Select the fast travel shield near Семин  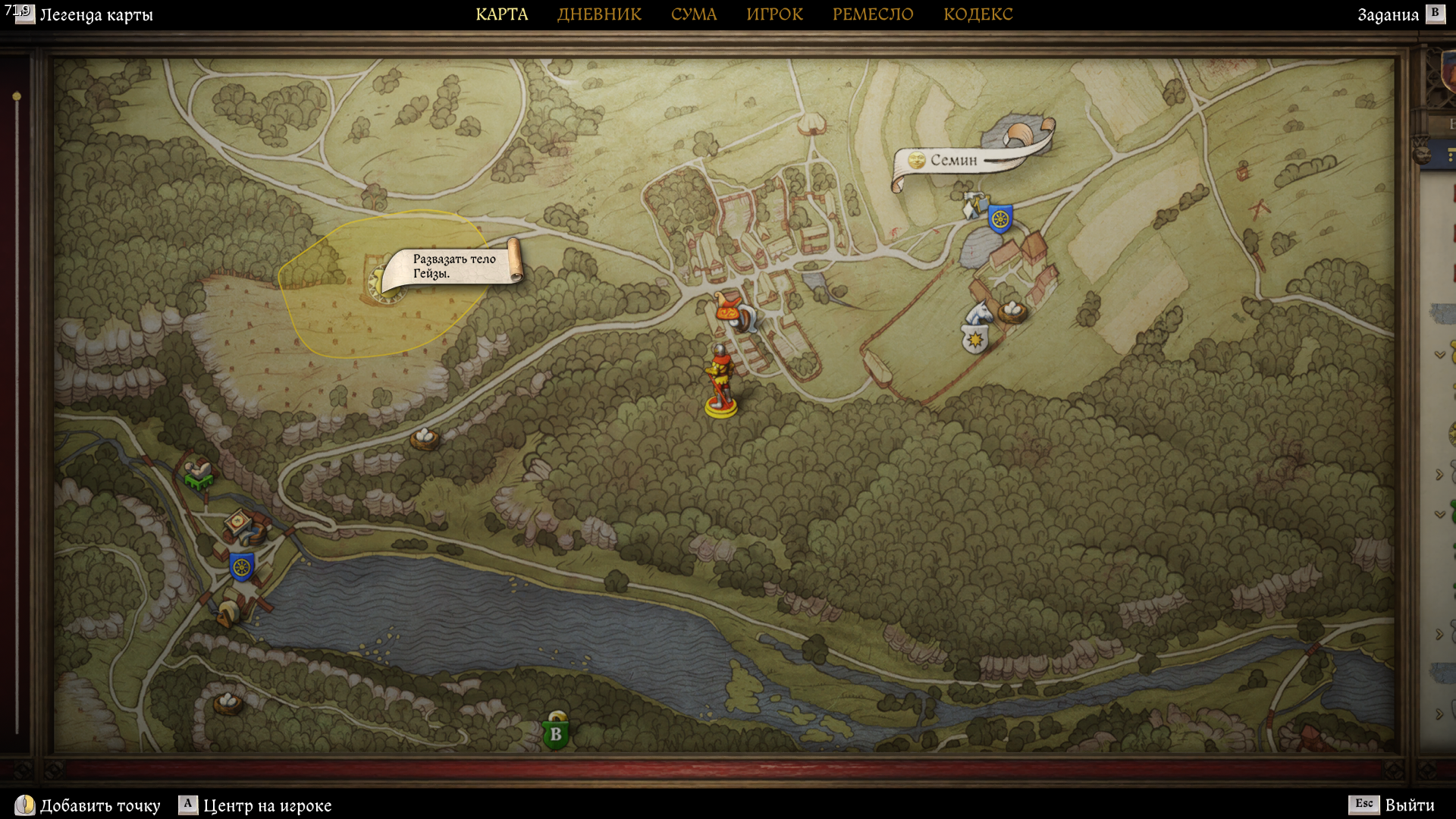1000,219
